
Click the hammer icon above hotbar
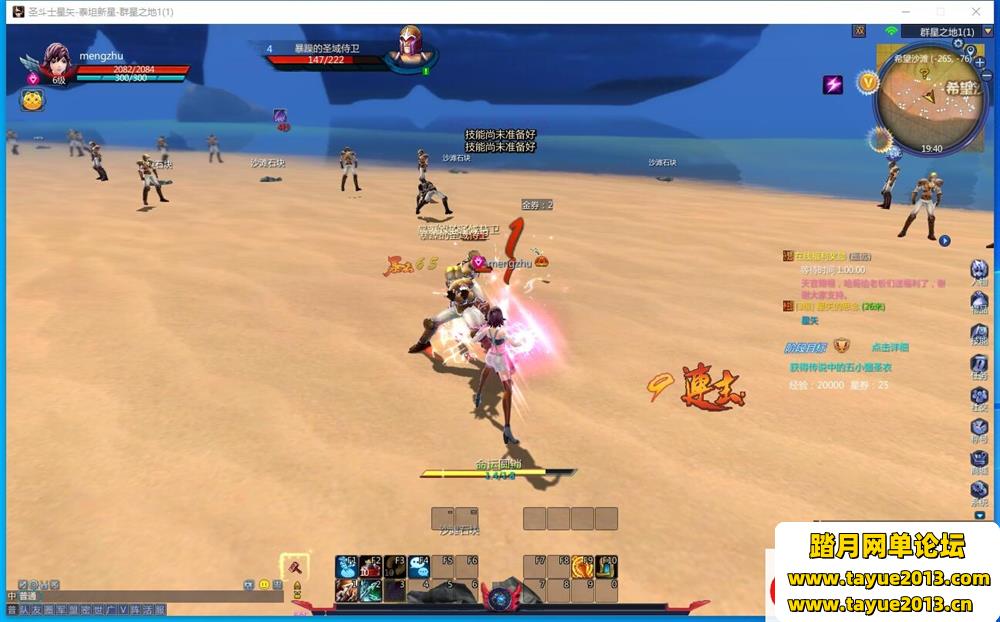tap(295, 565)
